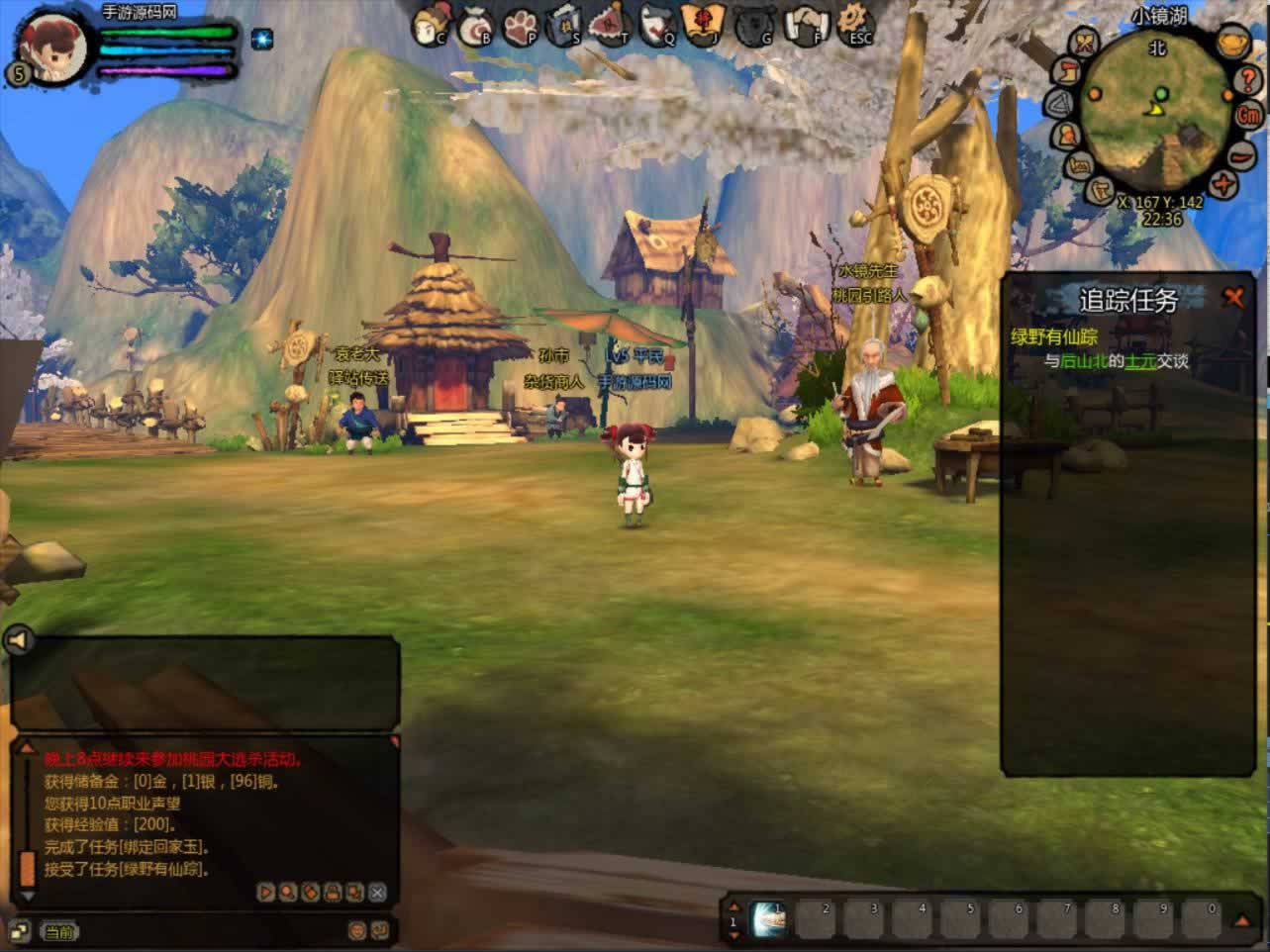Image resolution: width=1270 pixels, height=952 pixels.
Task: Open the red question mark help button
Action: 1249,81
